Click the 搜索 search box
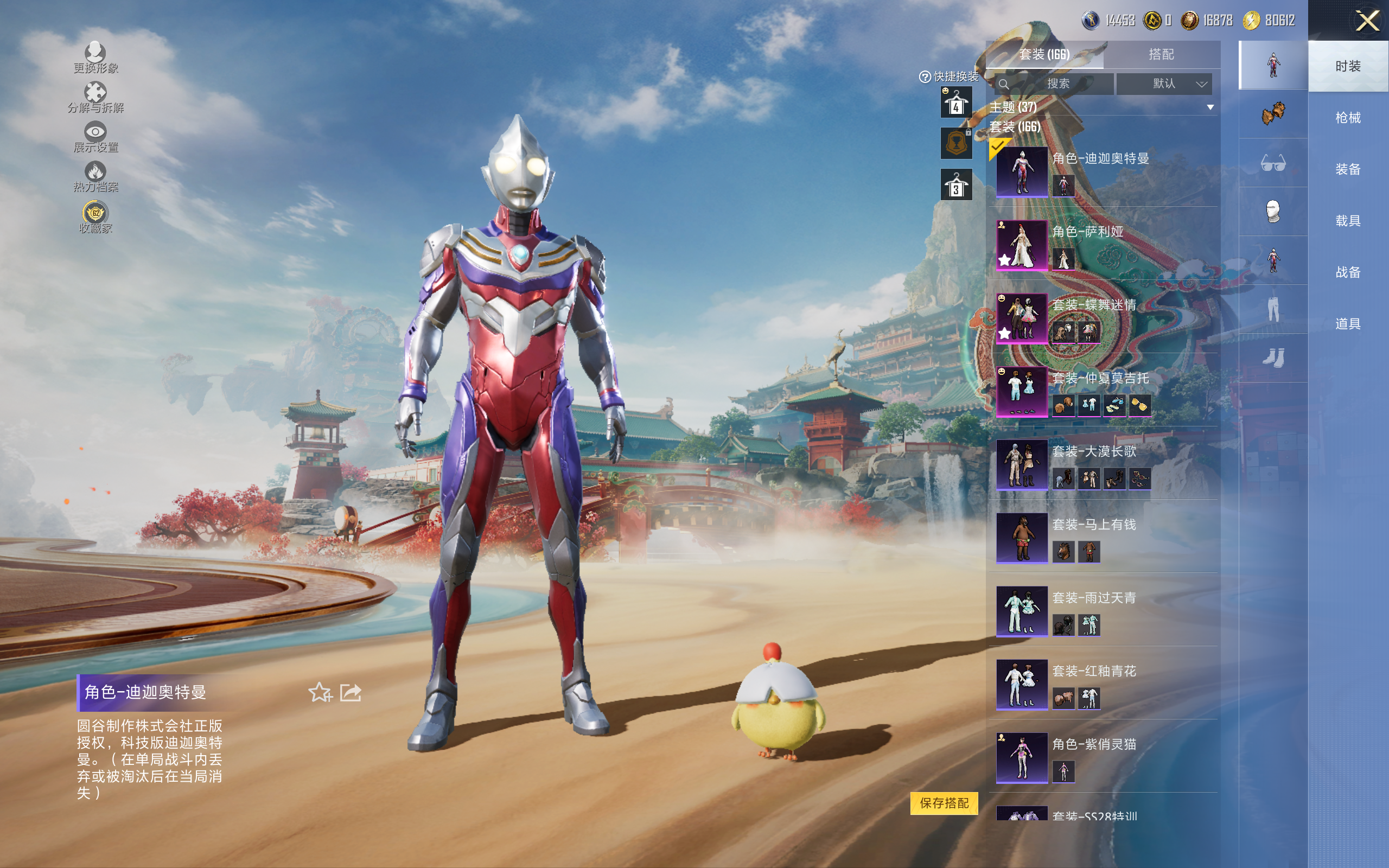This screenshot has width=1389, height=868. point(1056,84)
